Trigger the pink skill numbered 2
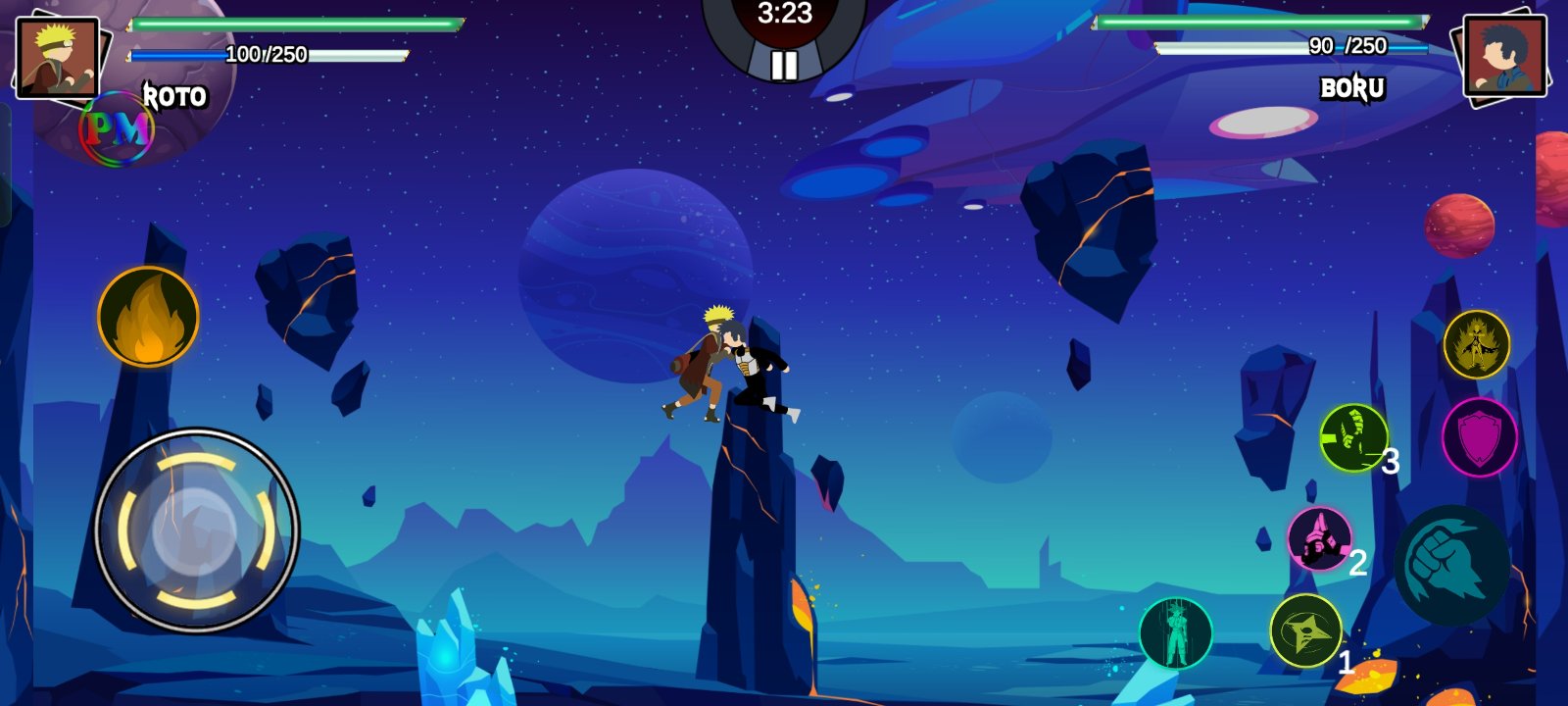The width and height of the screenshot is (1568, 706). [x=1319, y=538]
